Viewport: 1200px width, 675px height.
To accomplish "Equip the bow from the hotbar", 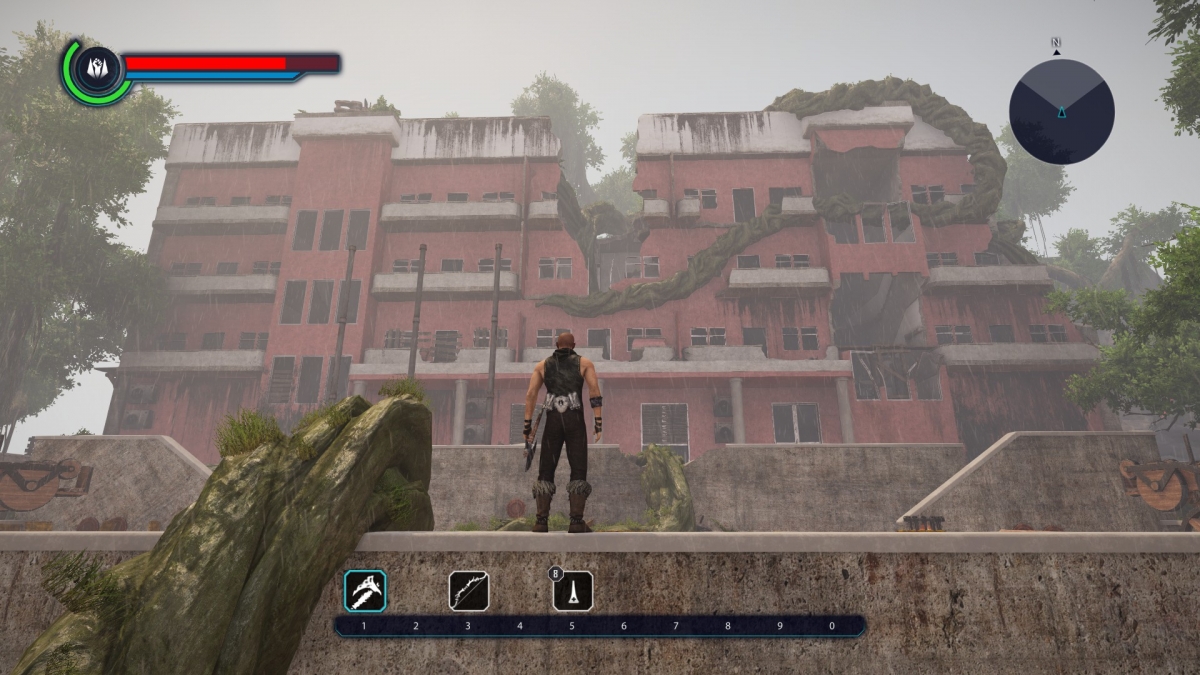I will [468, 591].
